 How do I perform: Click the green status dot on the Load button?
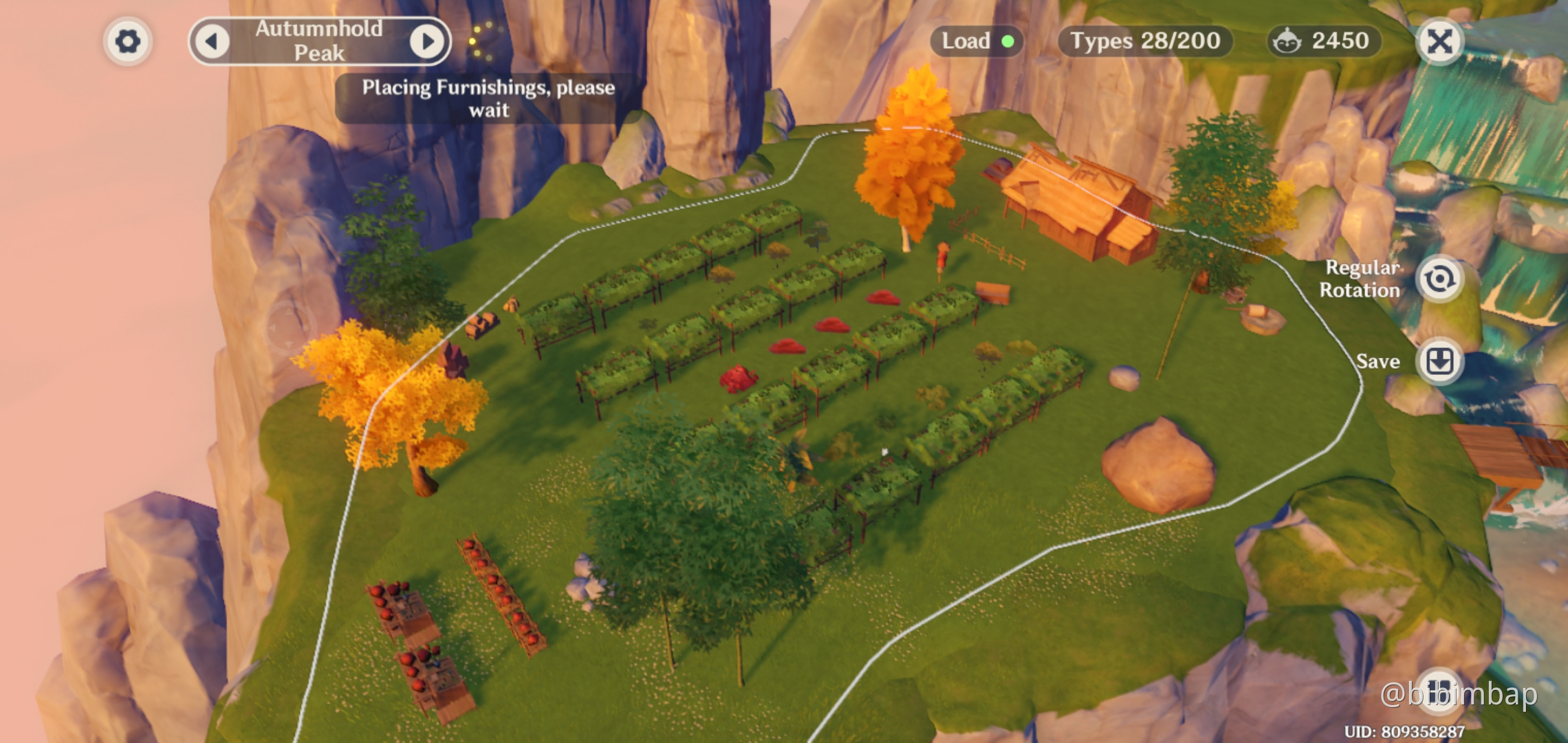pos(1009,42)
